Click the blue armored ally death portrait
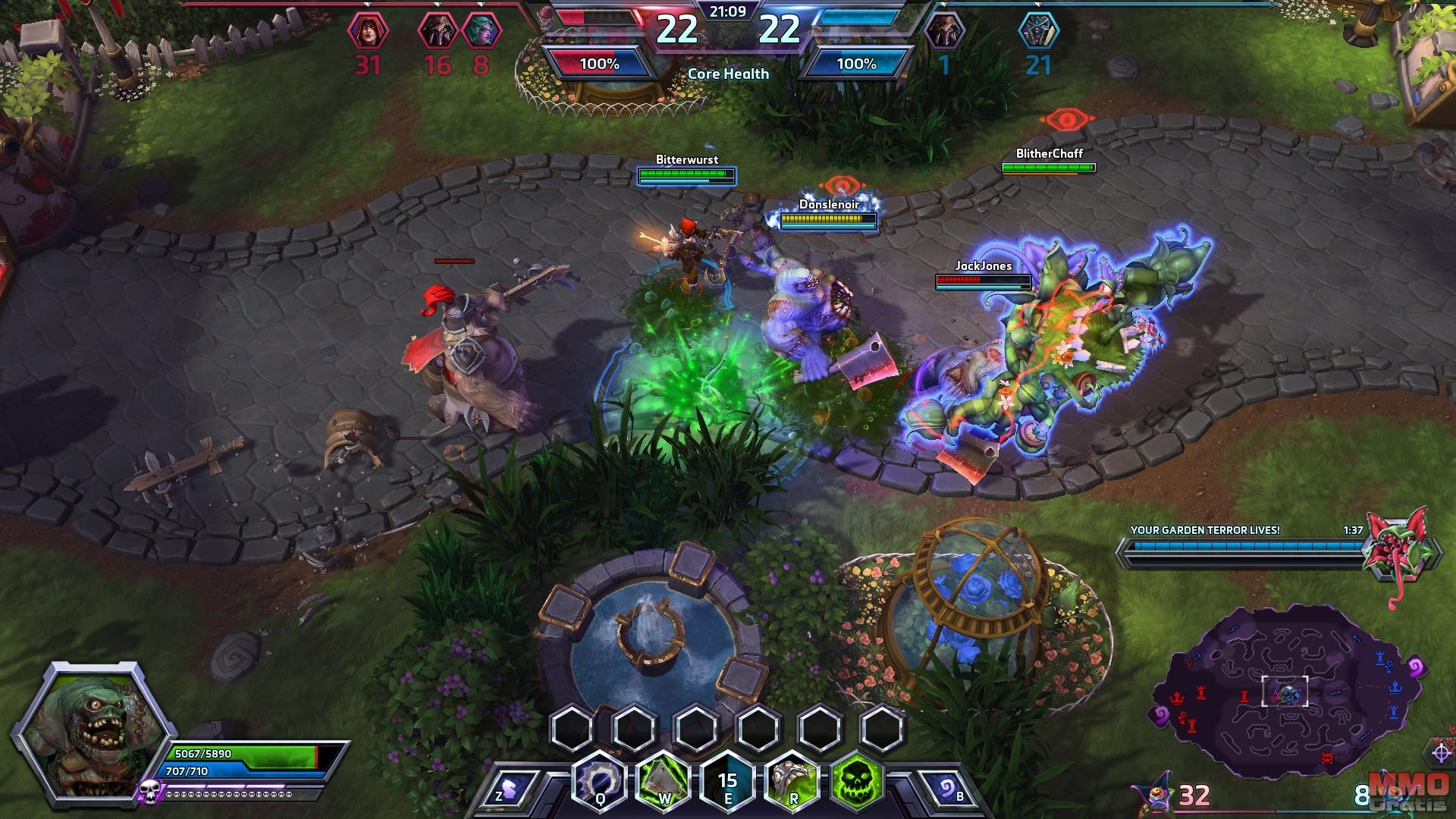Screen dimensions: 1456x819 point(1038,32)
